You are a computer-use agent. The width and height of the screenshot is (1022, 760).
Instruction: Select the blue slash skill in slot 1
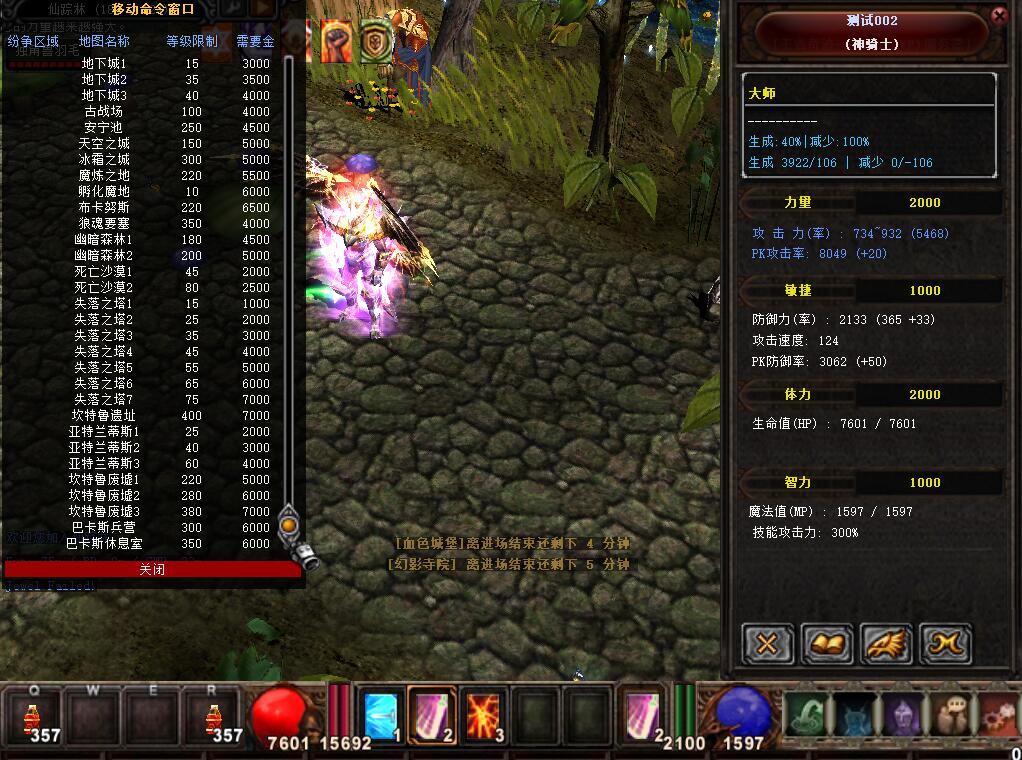click(x=381, y=716)
